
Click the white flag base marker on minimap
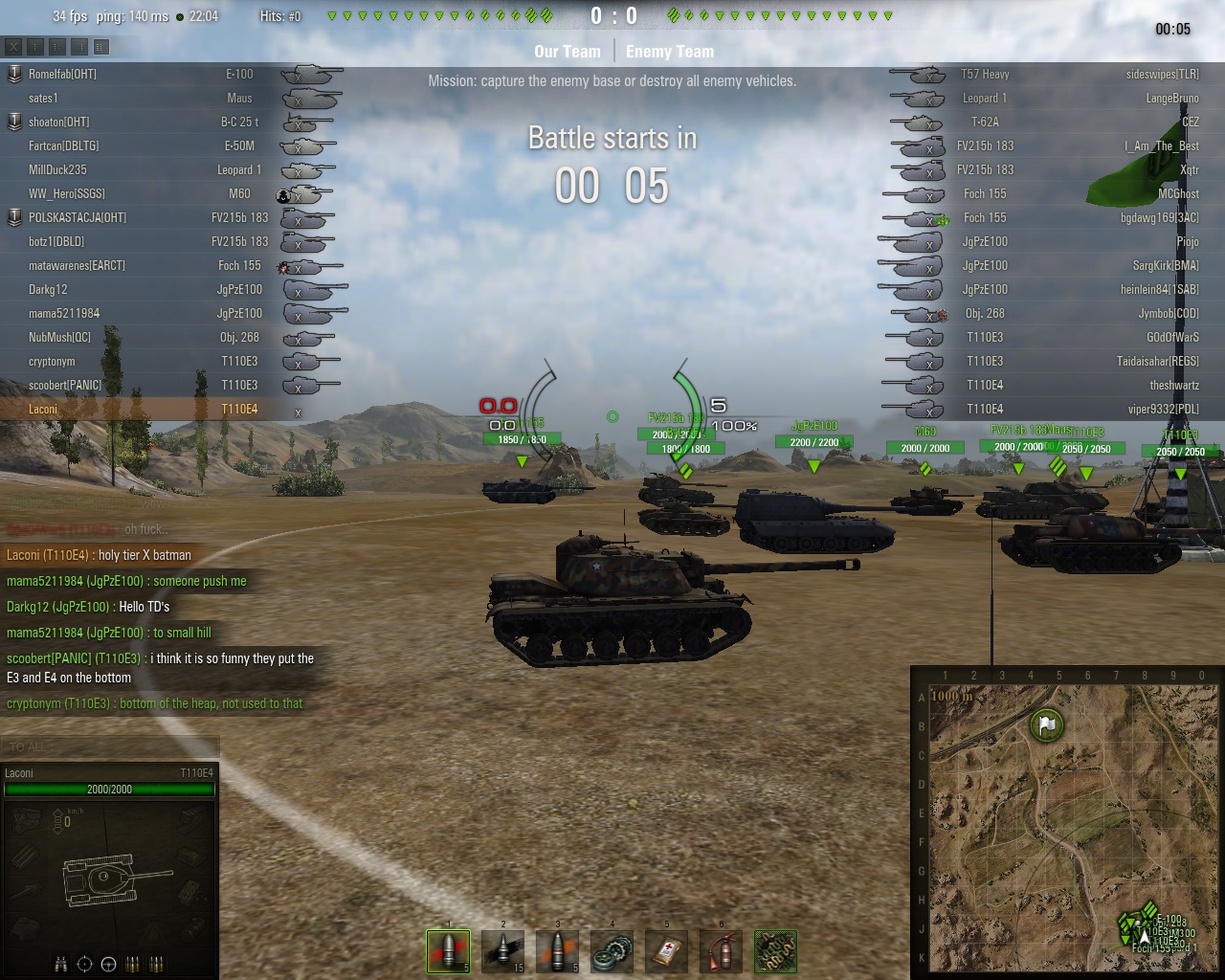click(1047, 724)
